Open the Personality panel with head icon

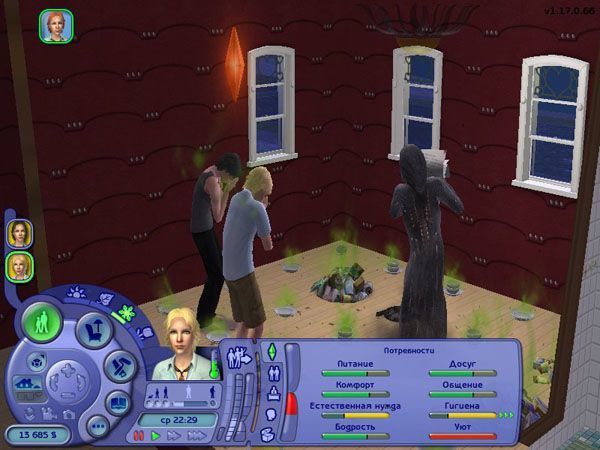click(x=270, y=414)
